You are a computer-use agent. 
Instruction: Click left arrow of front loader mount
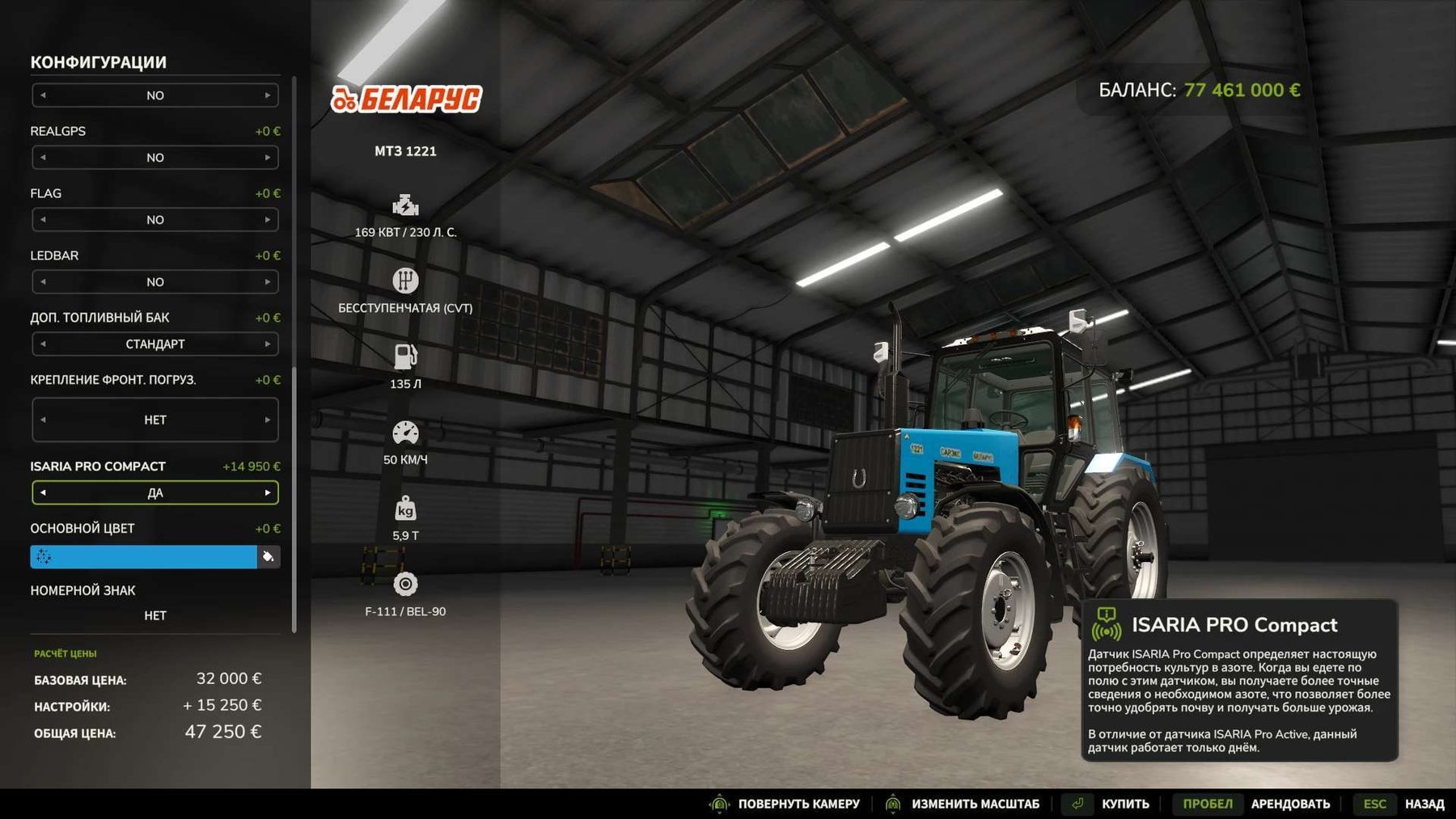[43, 420]
